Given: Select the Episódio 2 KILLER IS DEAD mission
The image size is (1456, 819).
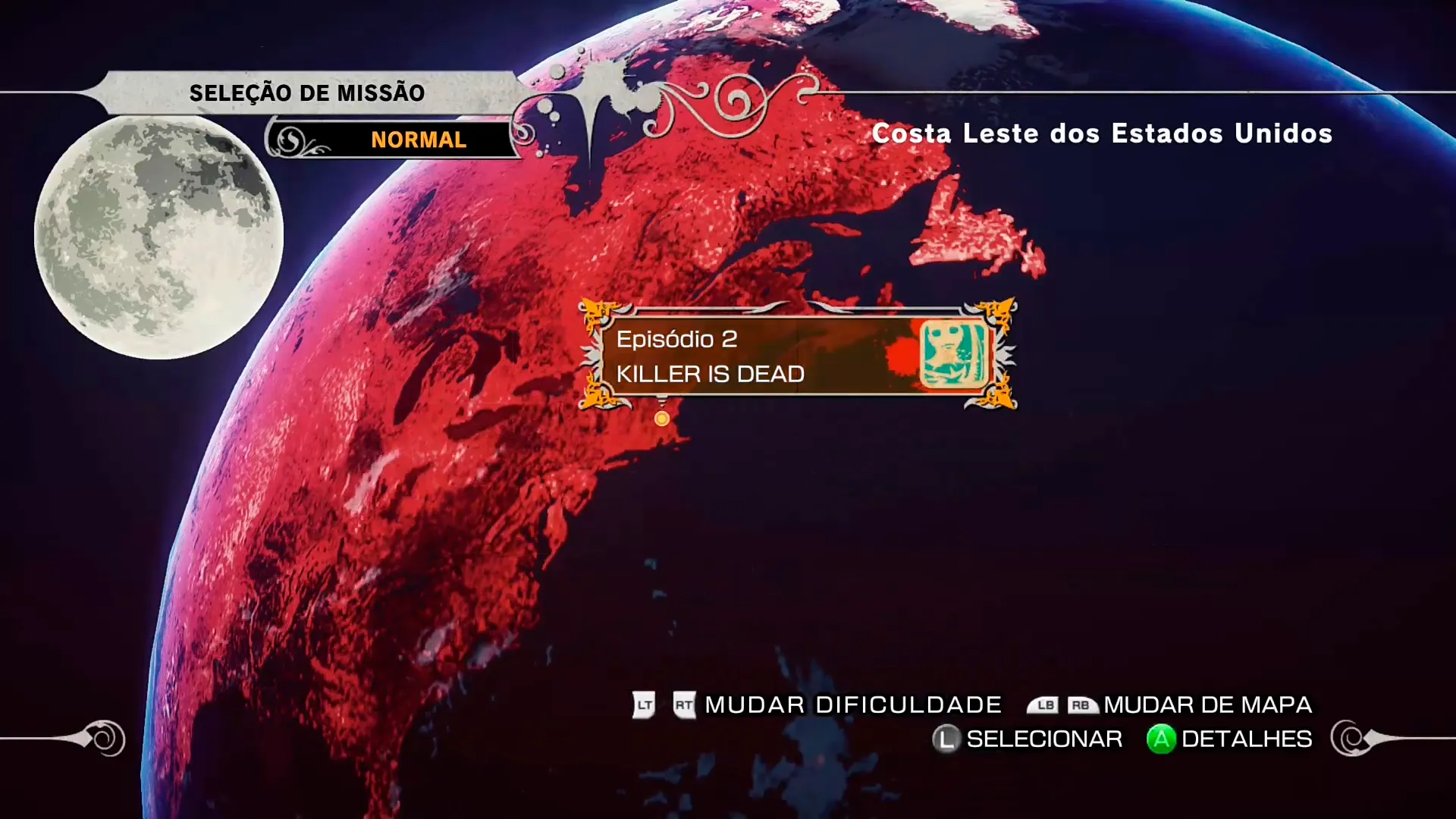Looking at the screenshot, I should tap(758, 356).
